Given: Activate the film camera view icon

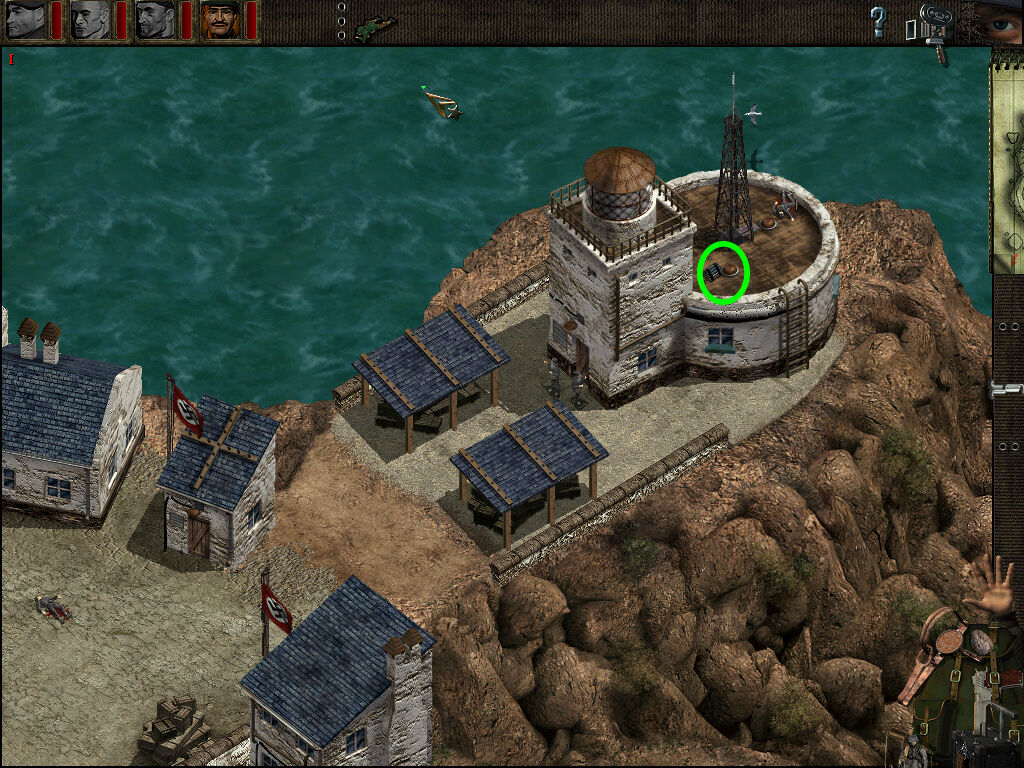Looking at the screenshot, I should click(933, 24).
